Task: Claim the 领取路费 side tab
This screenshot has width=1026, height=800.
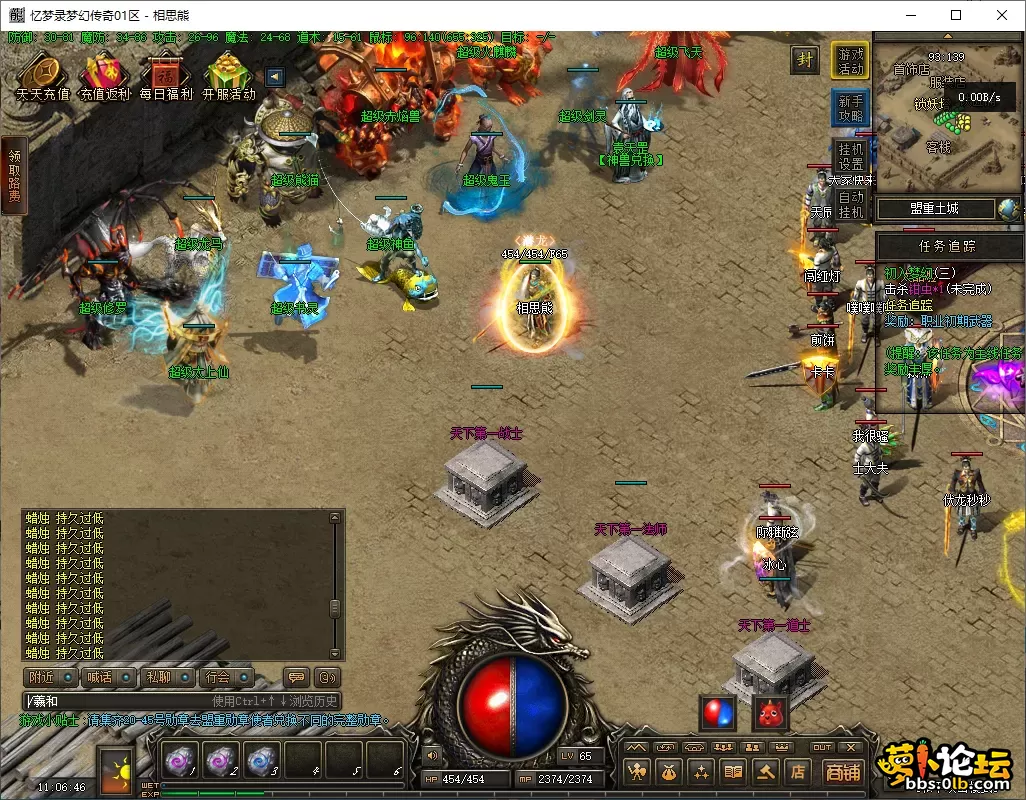Action: coord(13,176)
